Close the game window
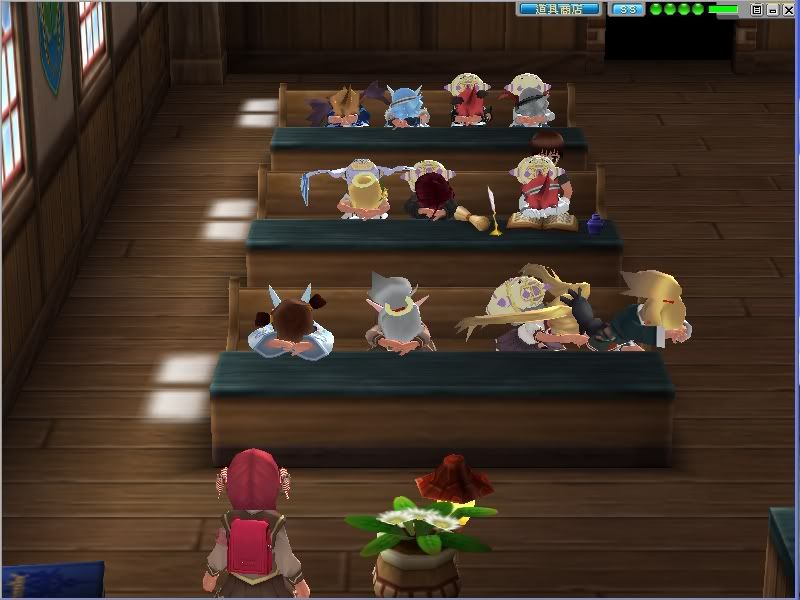Viewport: 800px width, 600px height. click(x=787, y=9)
